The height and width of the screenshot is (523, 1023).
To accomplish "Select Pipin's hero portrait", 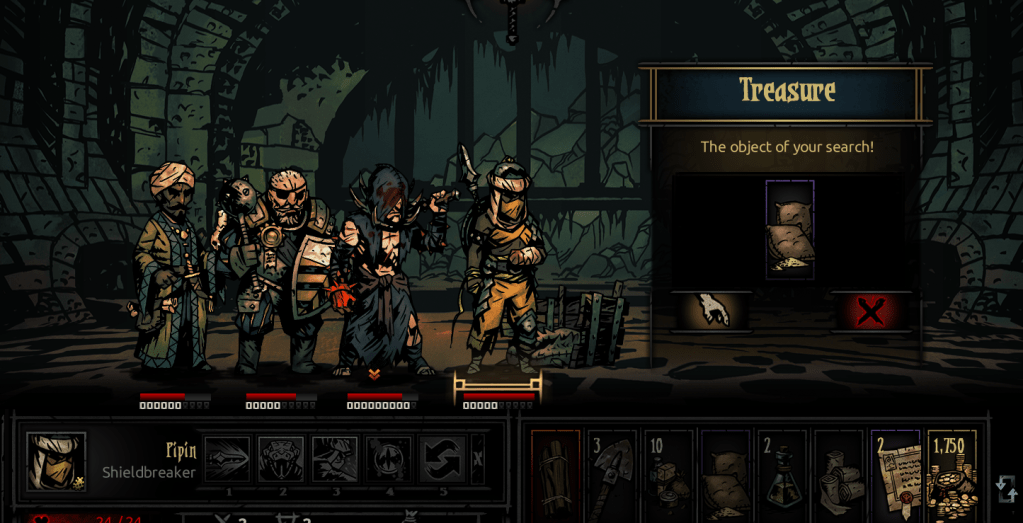I will [56, 462].
